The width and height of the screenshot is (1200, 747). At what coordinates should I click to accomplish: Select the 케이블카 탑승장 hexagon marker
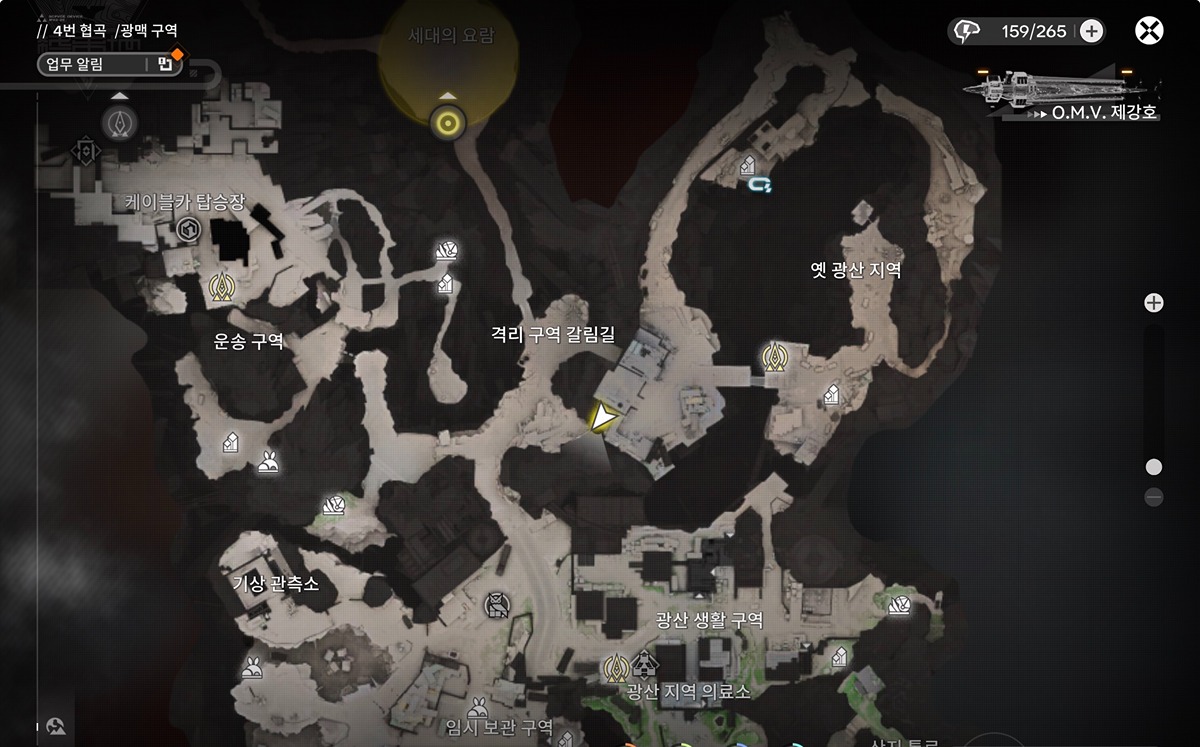pyautogui.click(x=187, y=232)
